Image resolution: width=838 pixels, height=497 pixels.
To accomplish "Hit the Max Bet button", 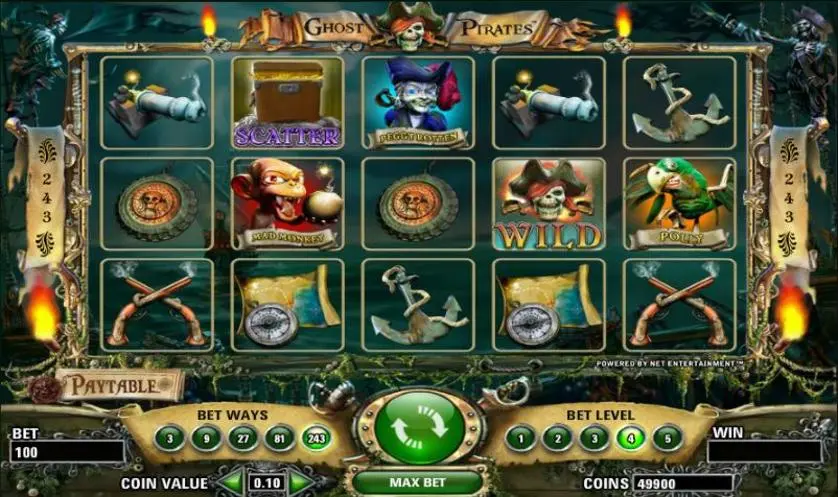I will click(x=418, y=482).
